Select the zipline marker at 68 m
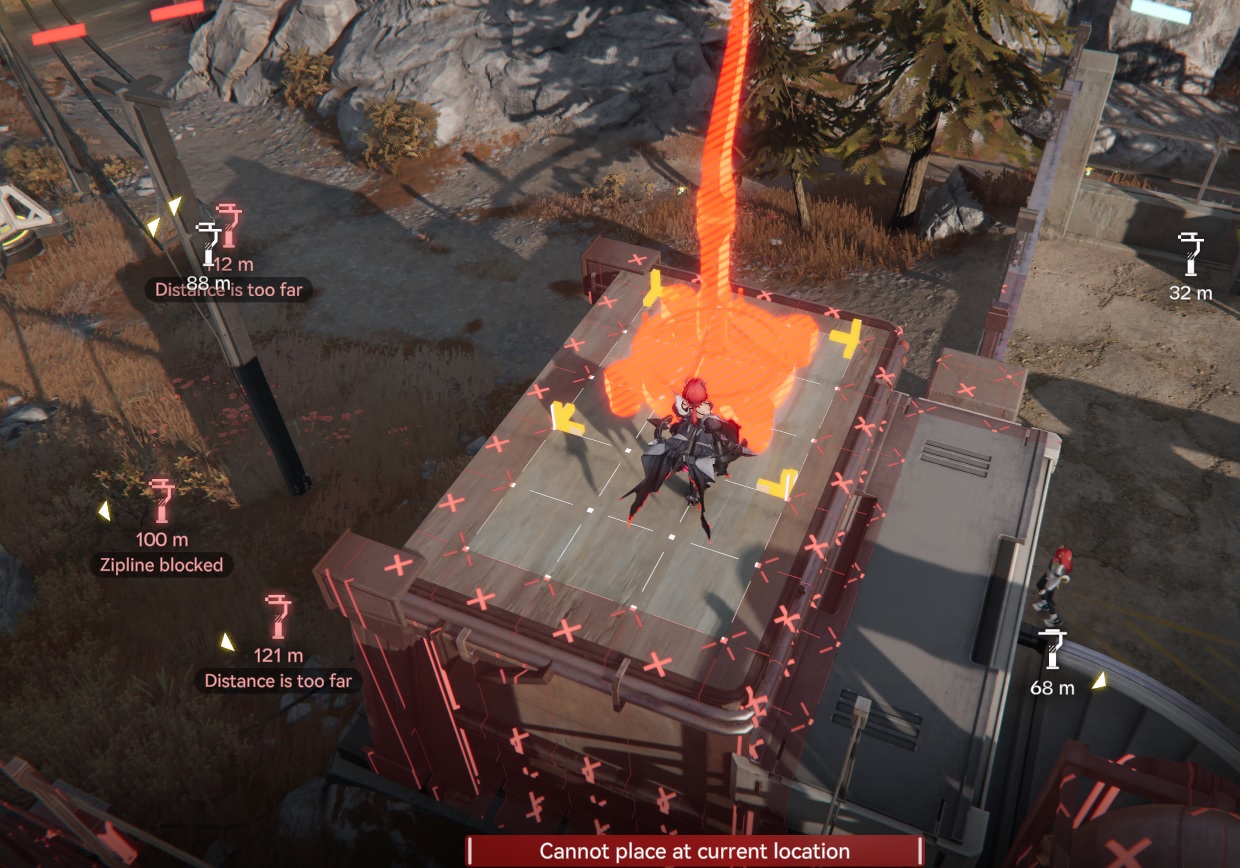This screenshot has height=868, width=1240. coord(1052,649)
